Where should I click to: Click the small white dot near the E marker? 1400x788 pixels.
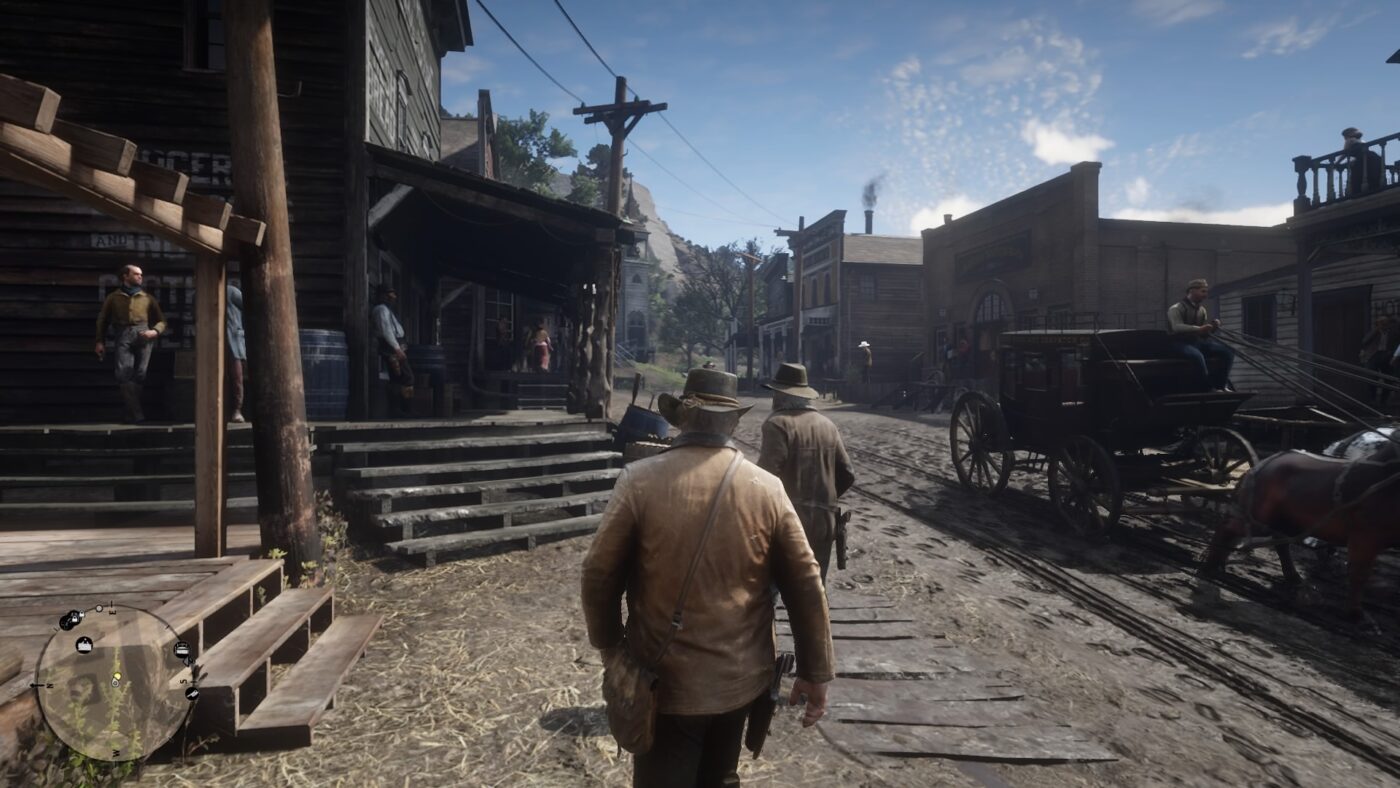tap(99, 608)
